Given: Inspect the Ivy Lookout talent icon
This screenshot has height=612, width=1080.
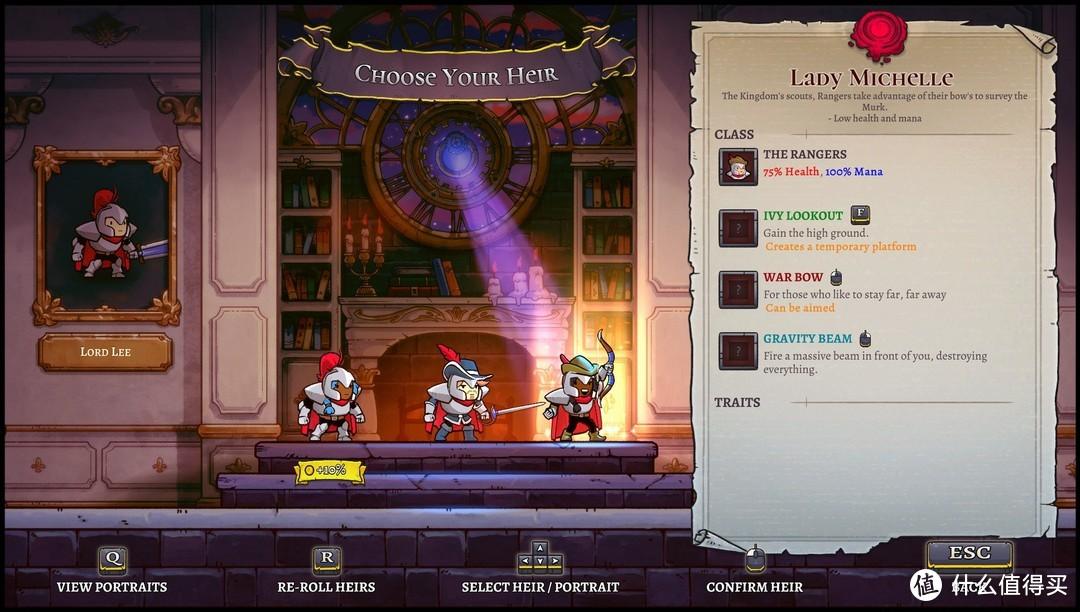Looking at the screenshot, I should tap(738, 228).
